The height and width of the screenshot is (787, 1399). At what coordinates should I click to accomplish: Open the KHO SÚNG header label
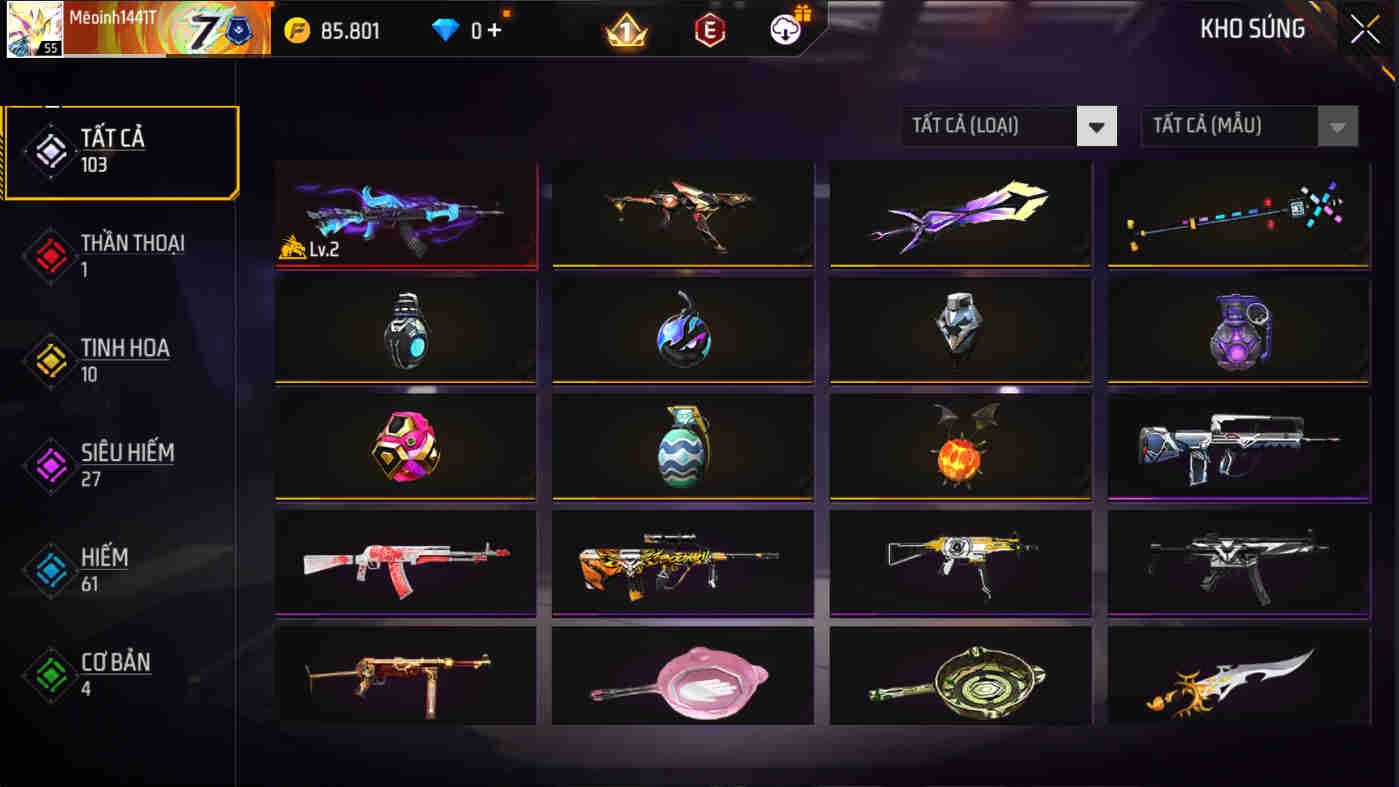point(1253,29)
